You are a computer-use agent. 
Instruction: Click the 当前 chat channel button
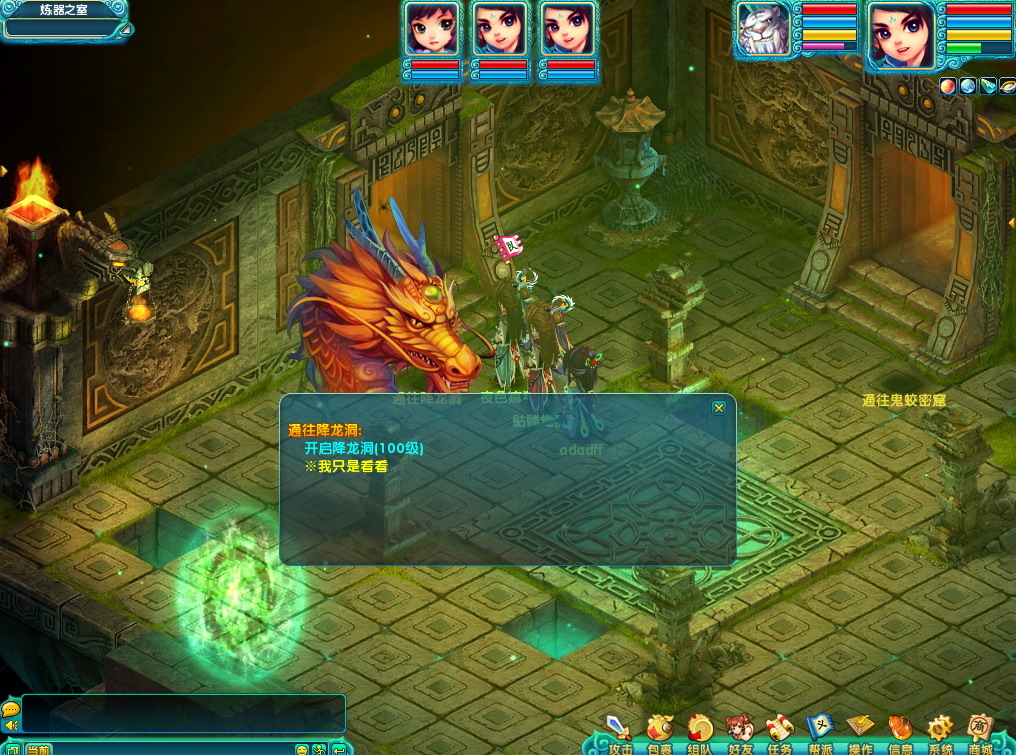(x=38, y=749)
